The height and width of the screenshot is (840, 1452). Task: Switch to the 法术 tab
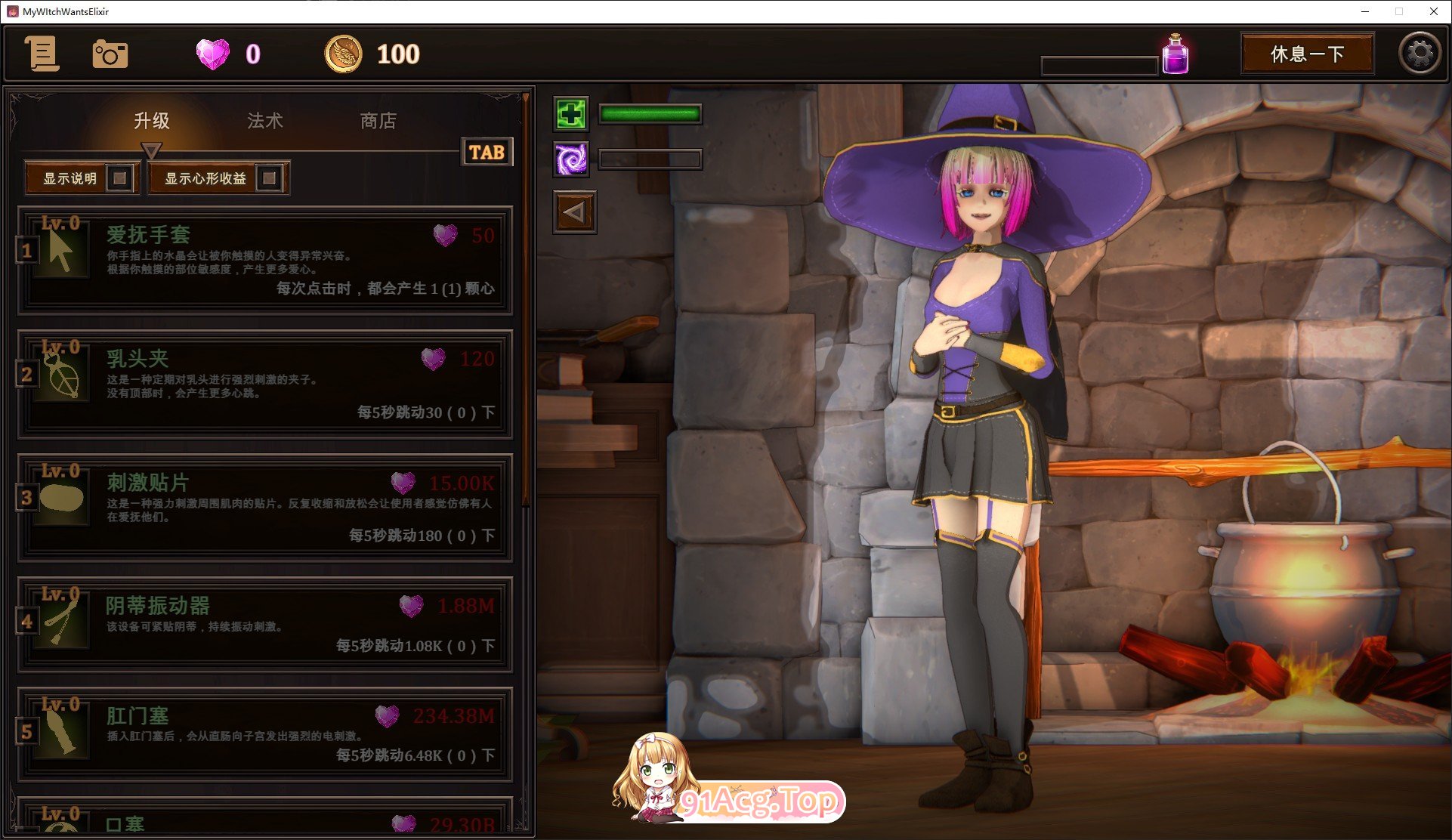click(264, 121)
